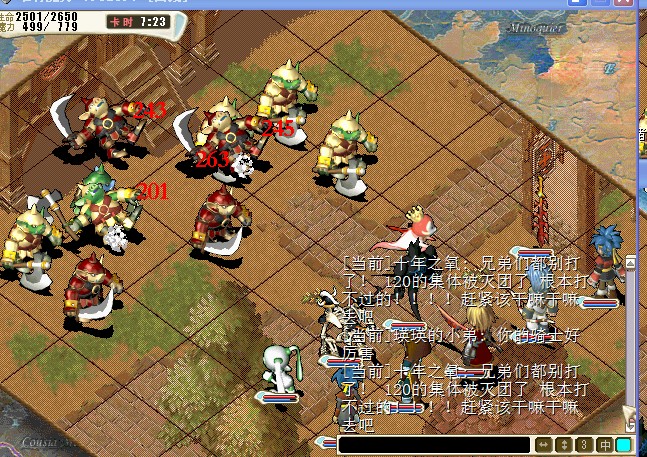
Task: Select the cyan chat color swatch
Action: pos(623,445)
